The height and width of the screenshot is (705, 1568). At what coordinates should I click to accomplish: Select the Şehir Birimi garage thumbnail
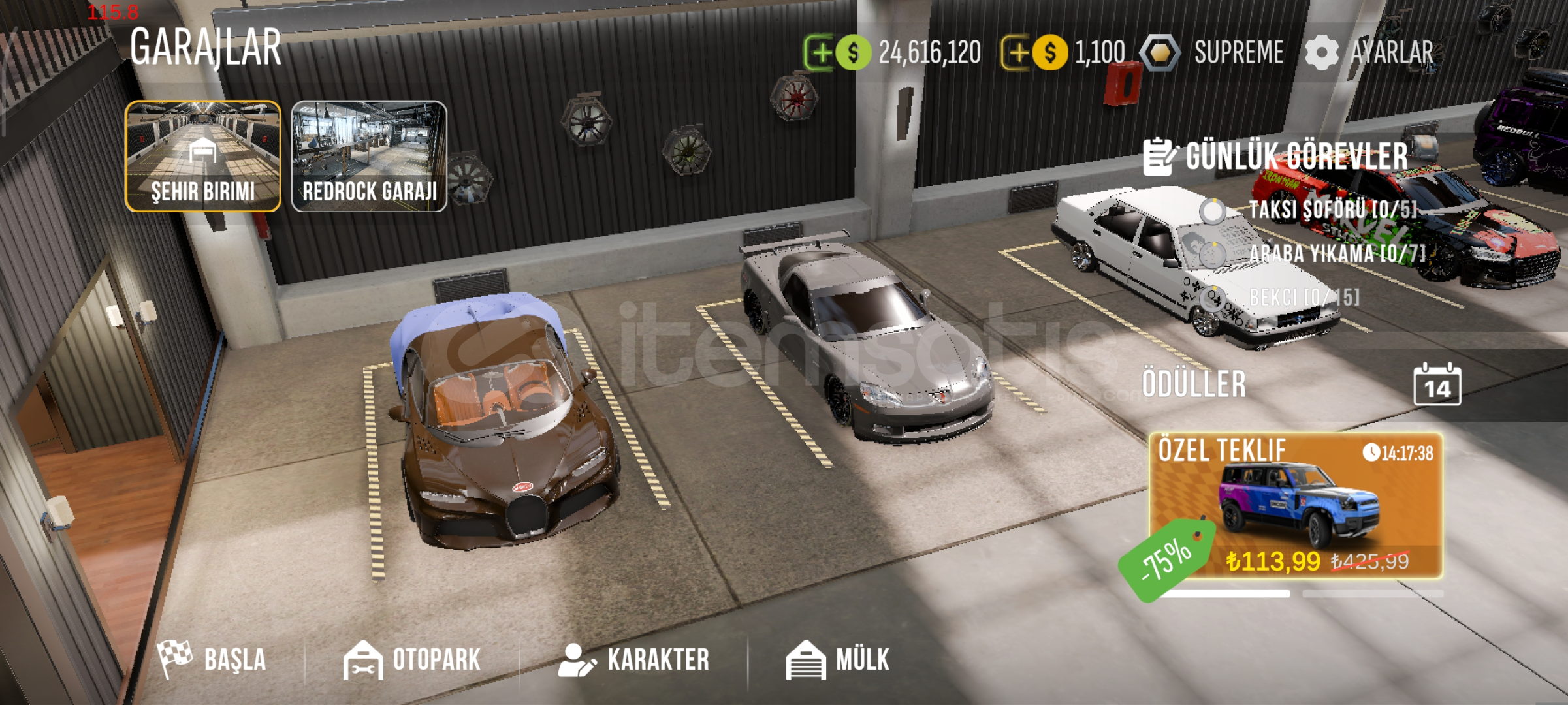[x=203, y=156]
